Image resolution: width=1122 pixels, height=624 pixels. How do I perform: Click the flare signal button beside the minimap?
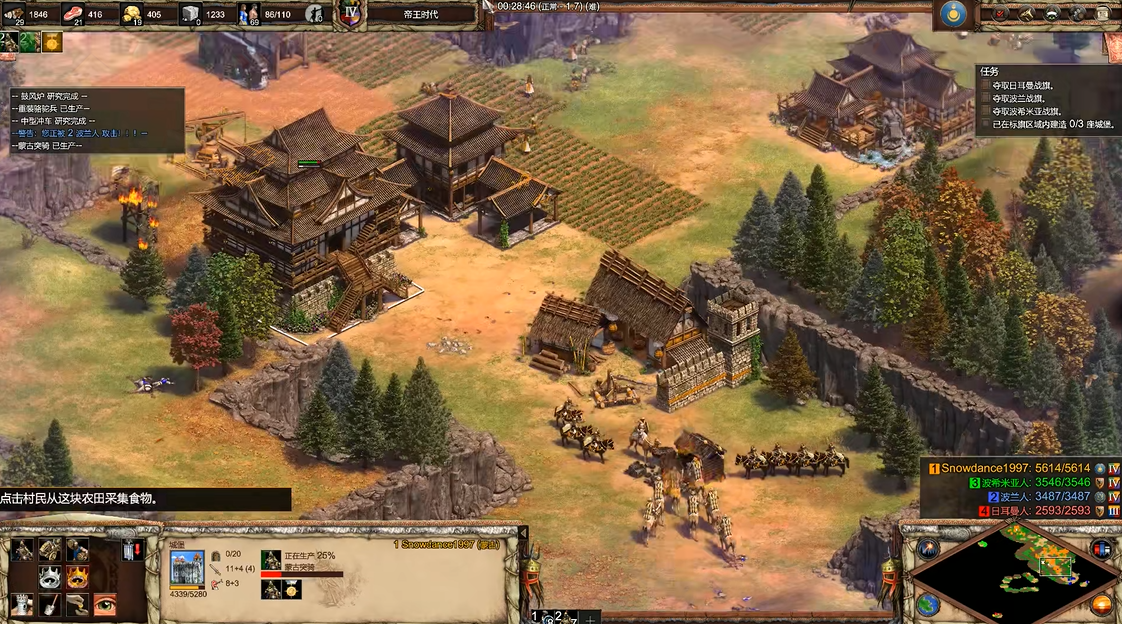coord(928,549)
